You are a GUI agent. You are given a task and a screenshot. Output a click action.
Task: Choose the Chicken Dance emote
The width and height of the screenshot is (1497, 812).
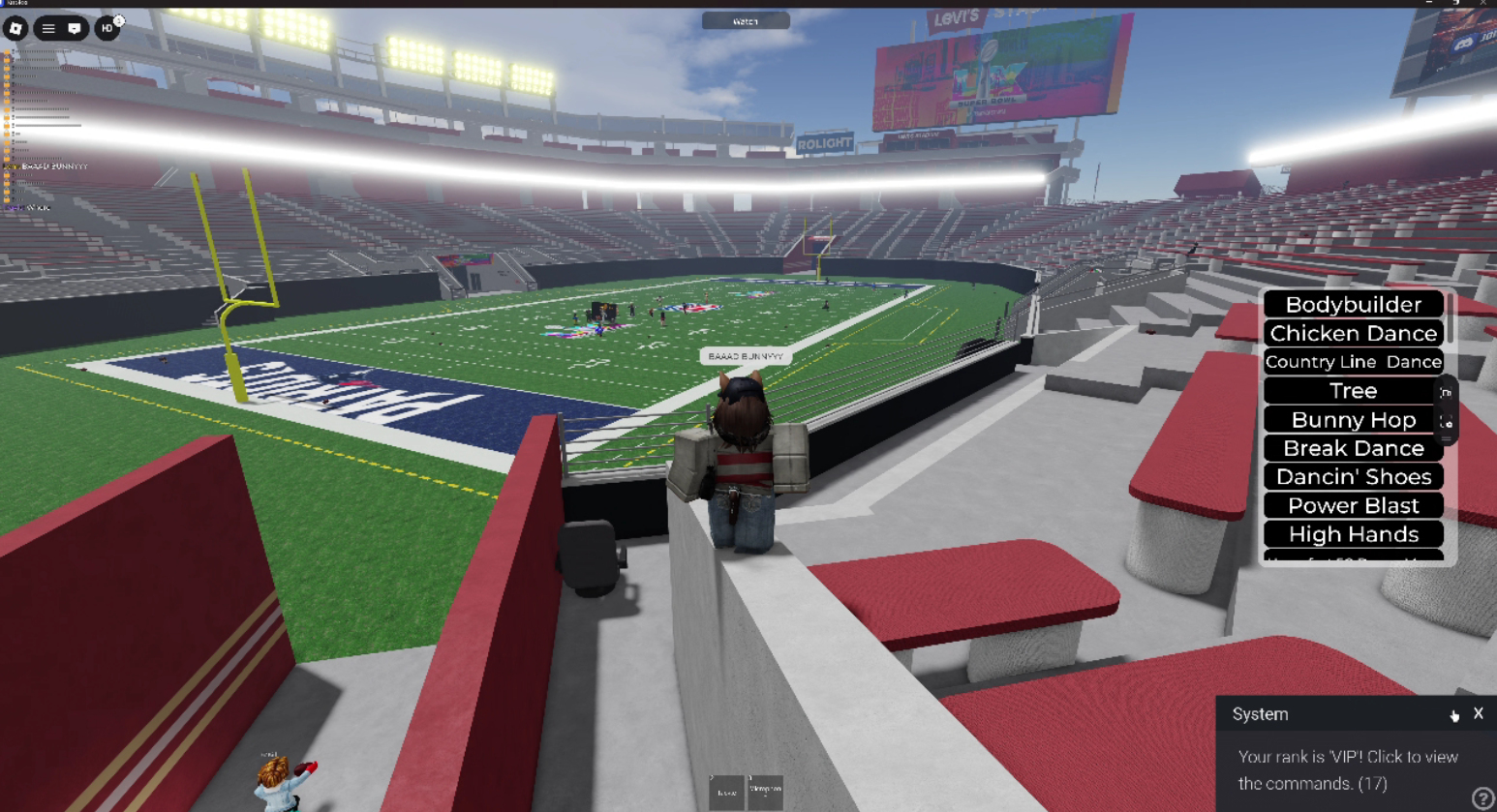1353,333
